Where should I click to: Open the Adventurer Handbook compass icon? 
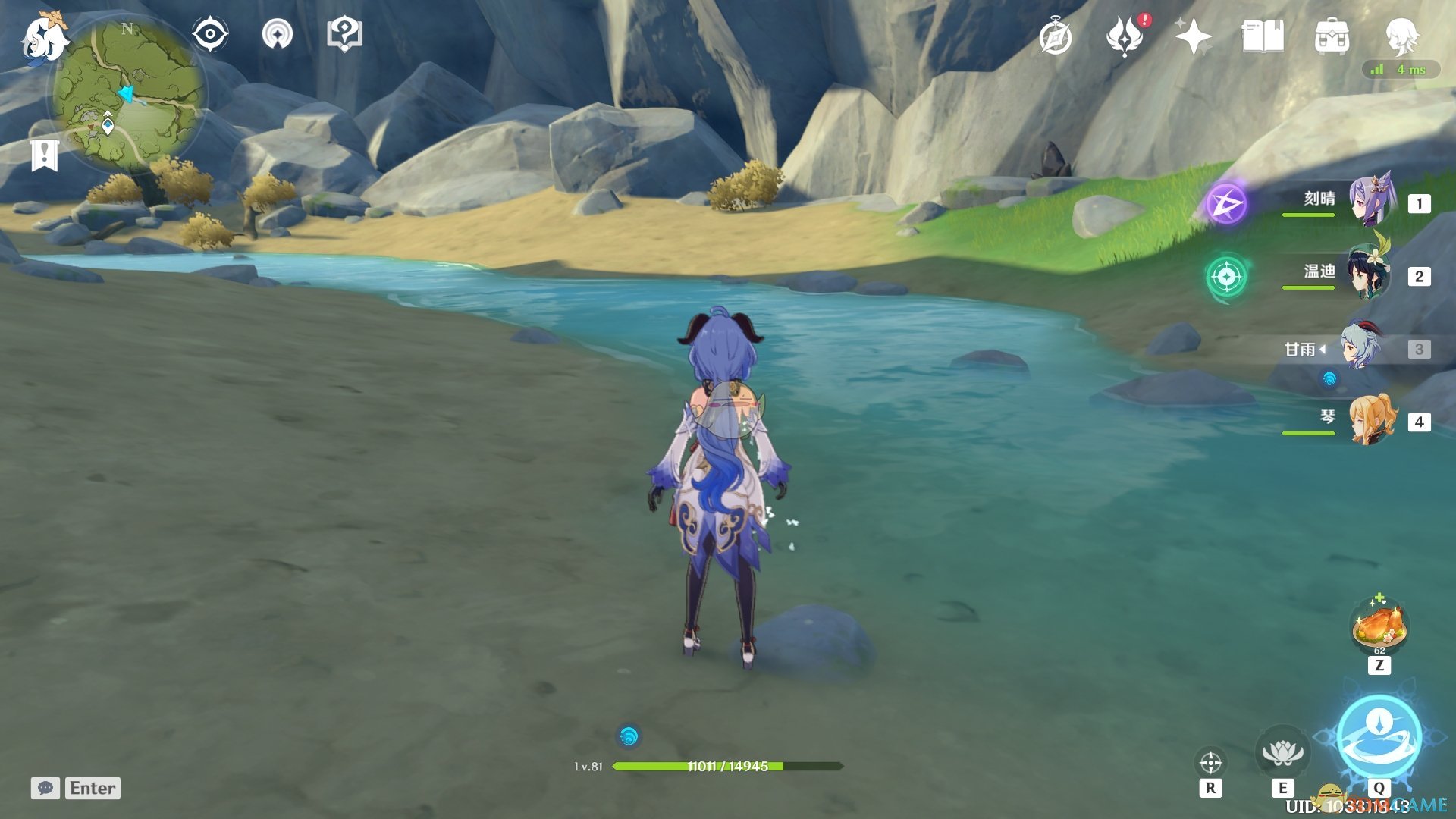click(x=1055, y=37)
